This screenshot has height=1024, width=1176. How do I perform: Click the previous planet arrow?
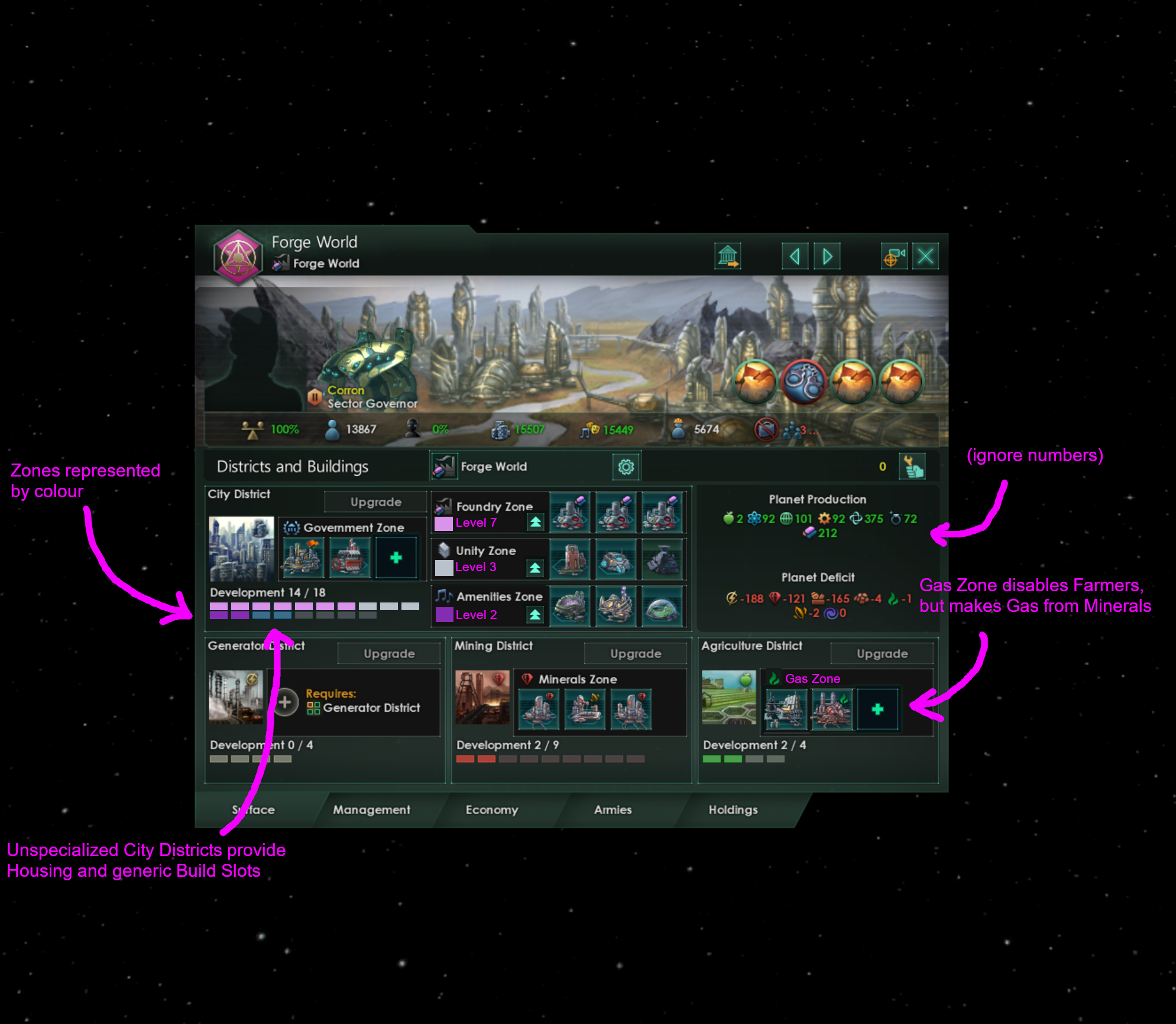[x=795, y=256]
